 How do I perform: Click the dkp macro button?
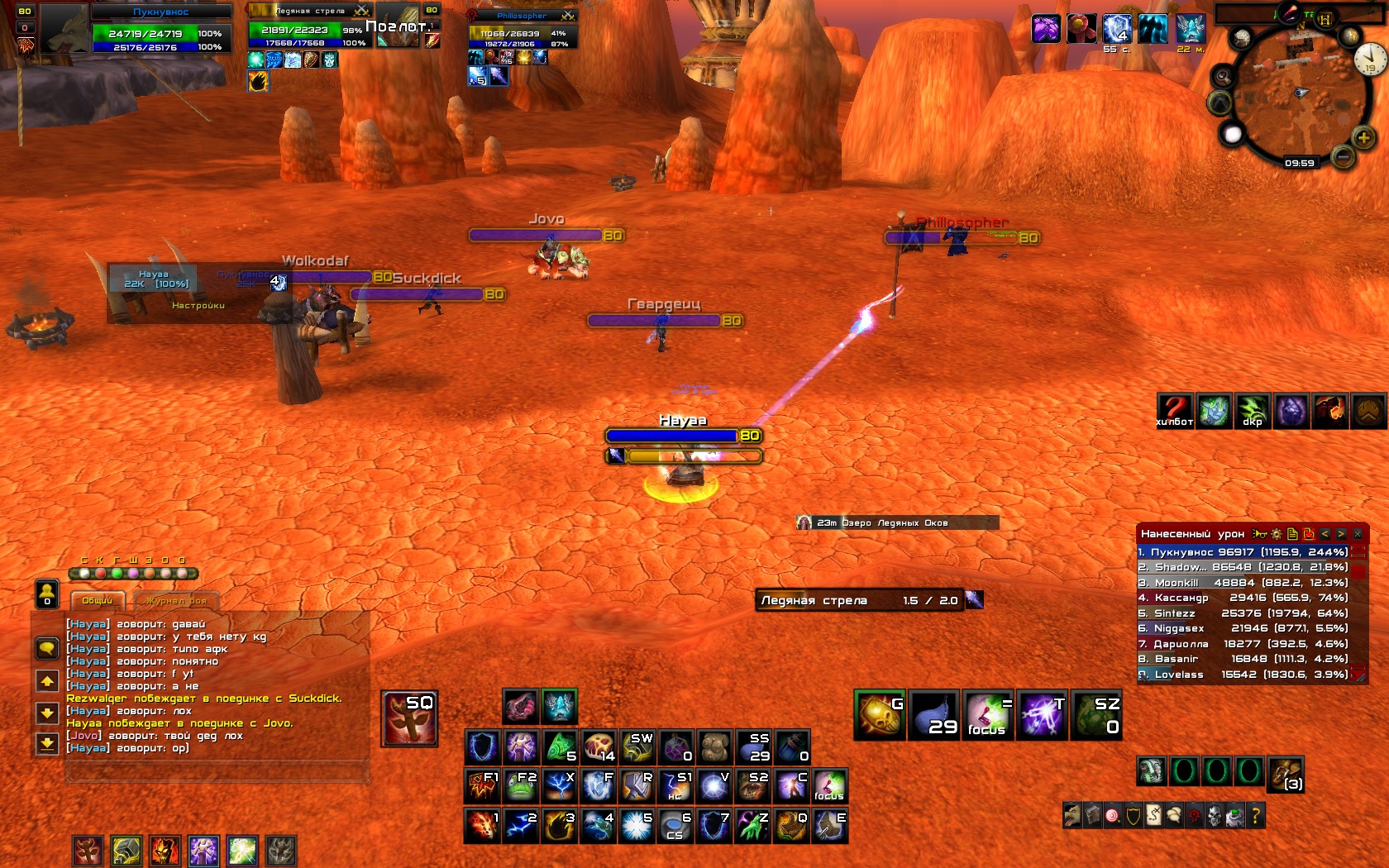[x=1253, y=411]
